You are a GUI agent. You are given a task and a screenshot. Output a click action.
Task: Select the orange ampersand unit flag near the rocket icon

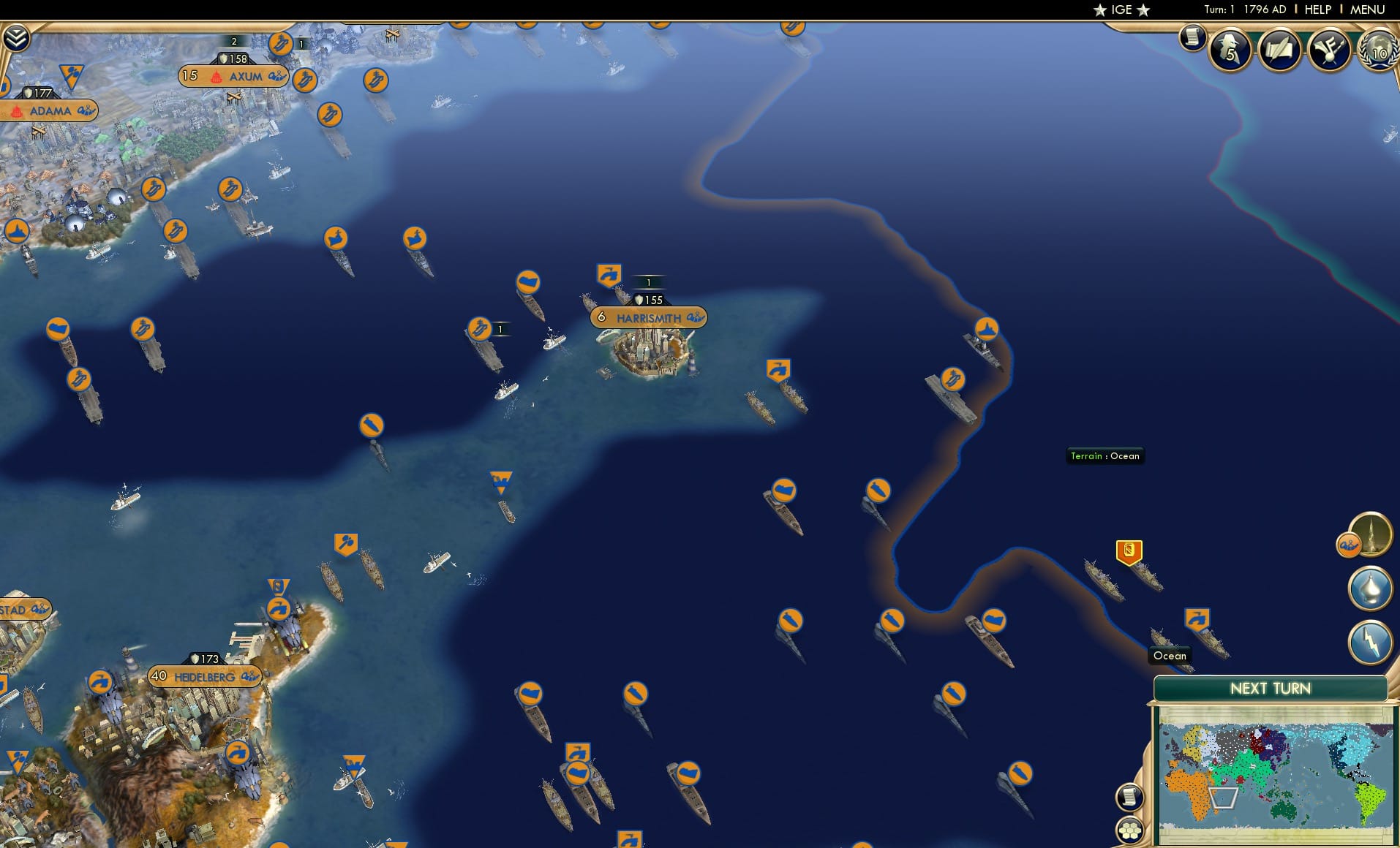tap(1350, 543)
